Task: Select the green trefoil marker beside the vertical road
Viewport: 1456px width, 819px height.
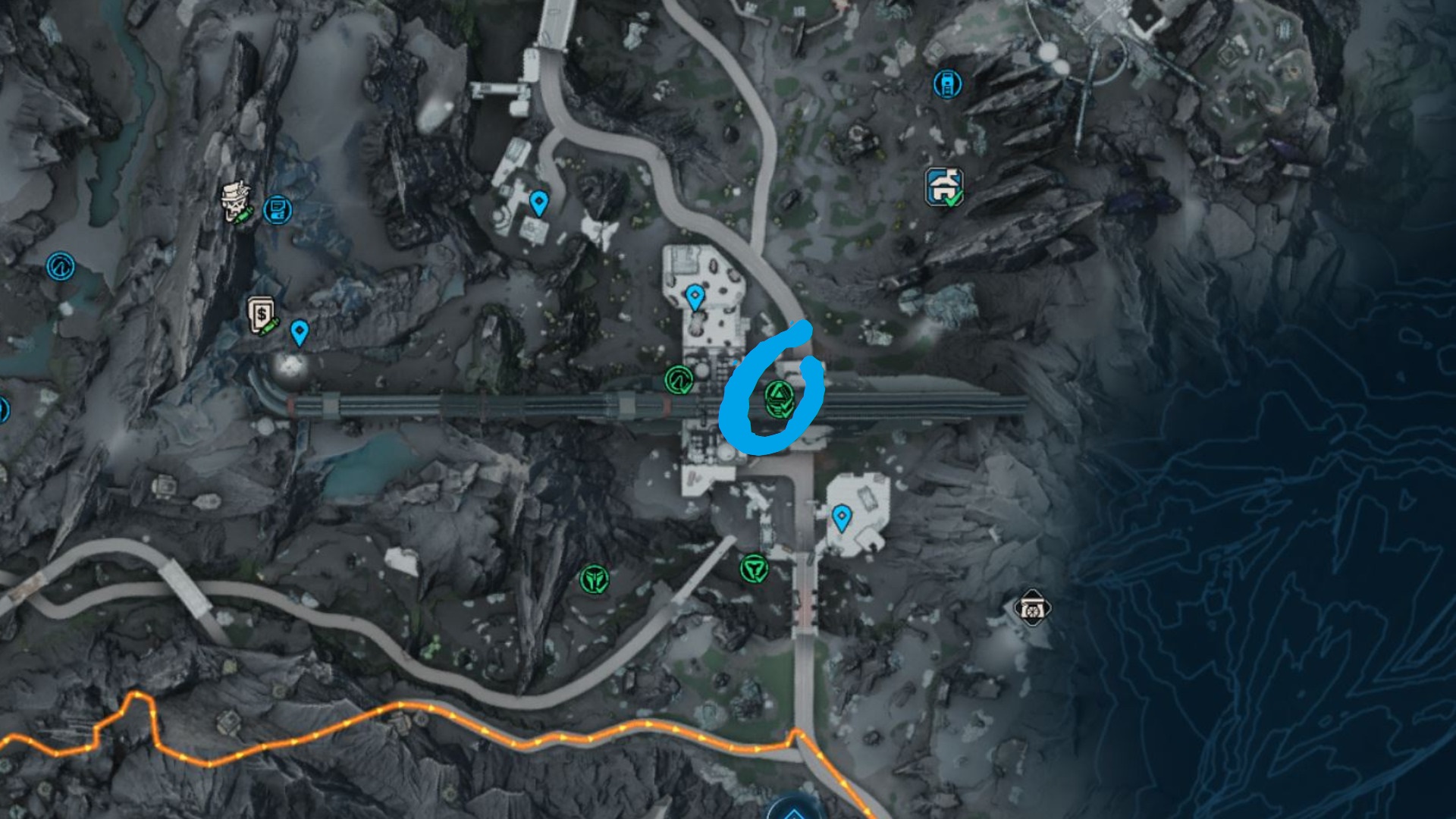Action: pos(754,568)
